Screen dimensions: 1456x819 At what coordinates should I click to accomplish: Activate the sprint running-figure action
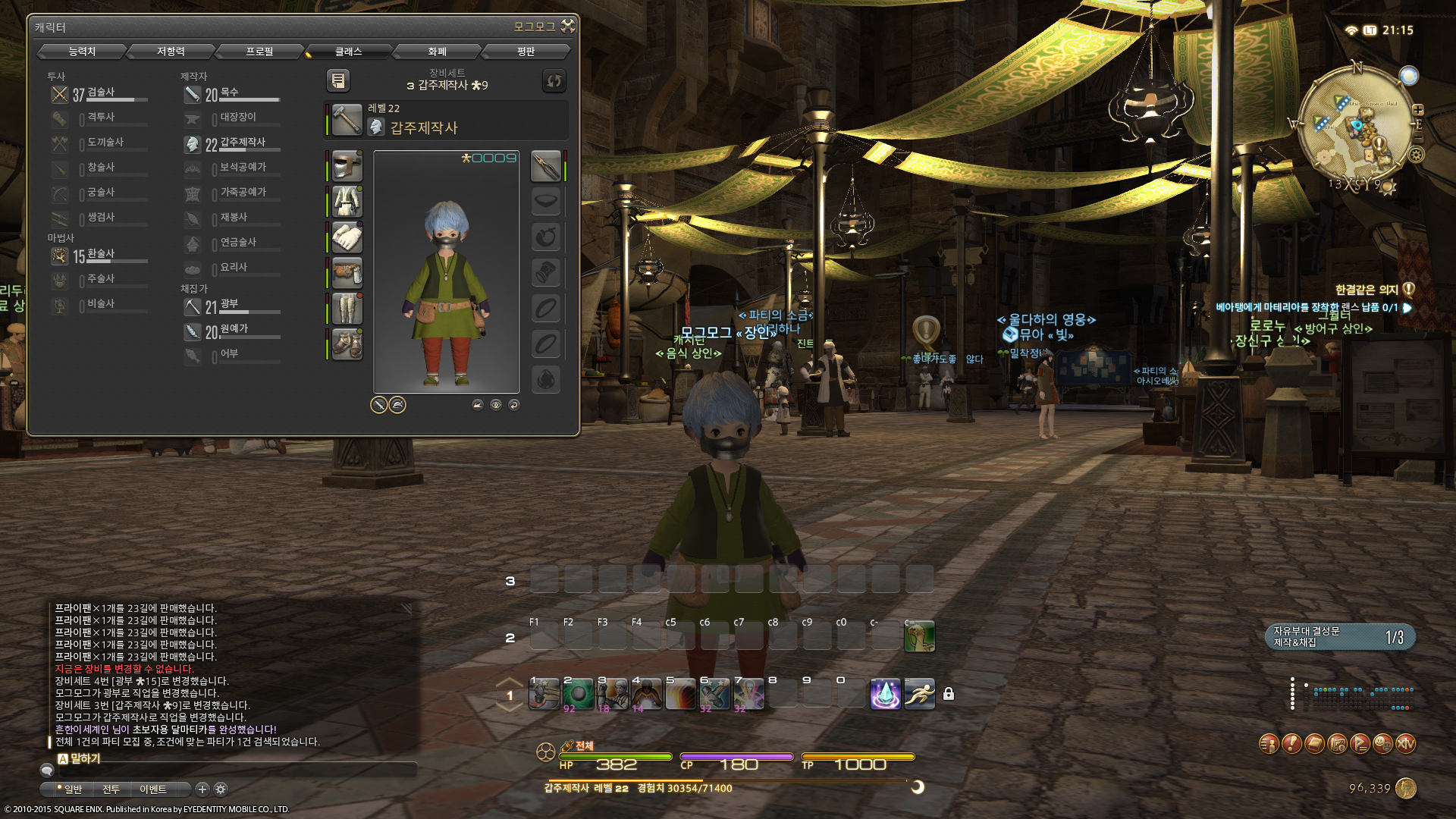pyautogui.click(x=919, y=694)
